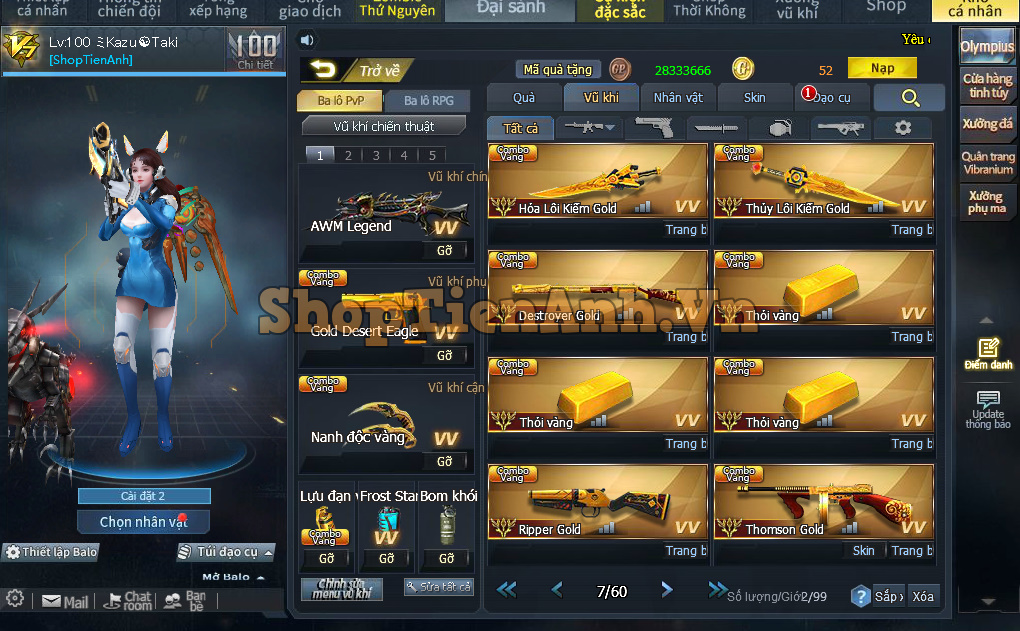This screenshot has width=1020, height=631.
Task: Go back with the Trở về button
Action: tap(356, 70)
